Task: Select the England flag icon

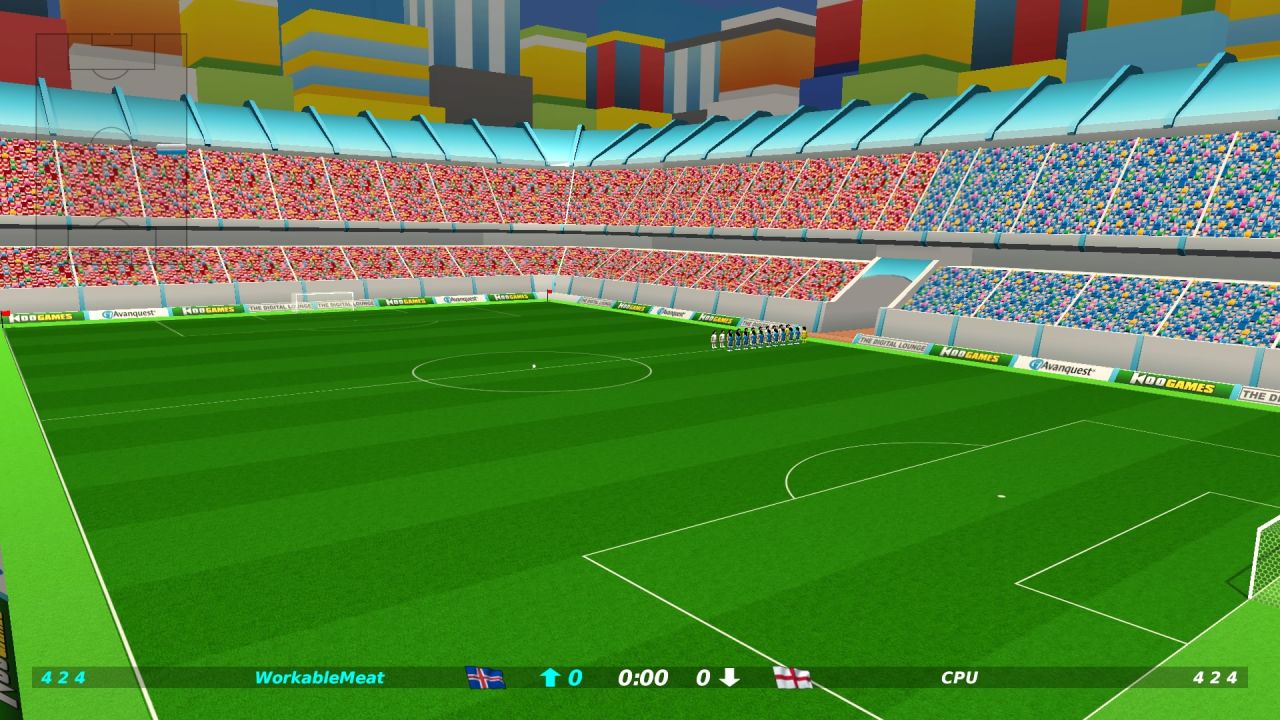Action: 791,678
